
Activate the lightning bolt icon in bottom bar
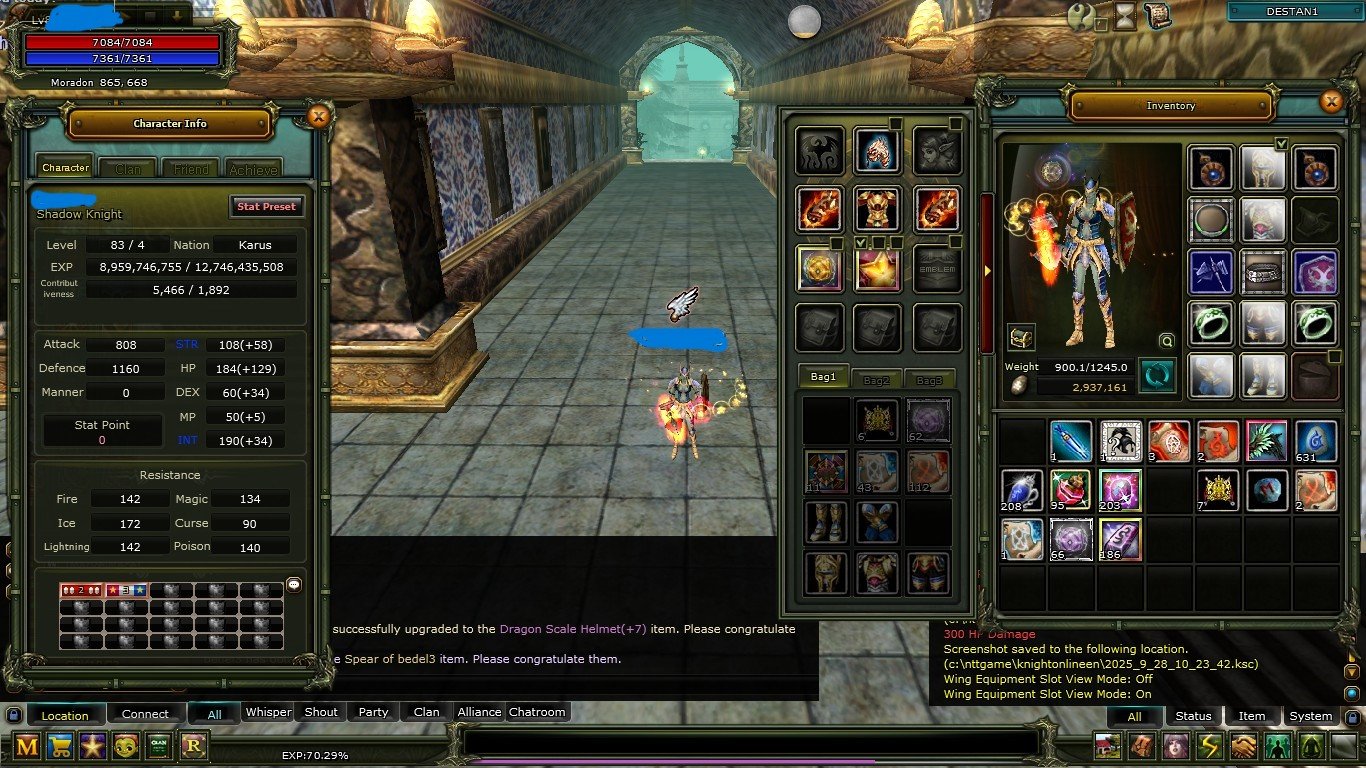tap(1210, 746)
